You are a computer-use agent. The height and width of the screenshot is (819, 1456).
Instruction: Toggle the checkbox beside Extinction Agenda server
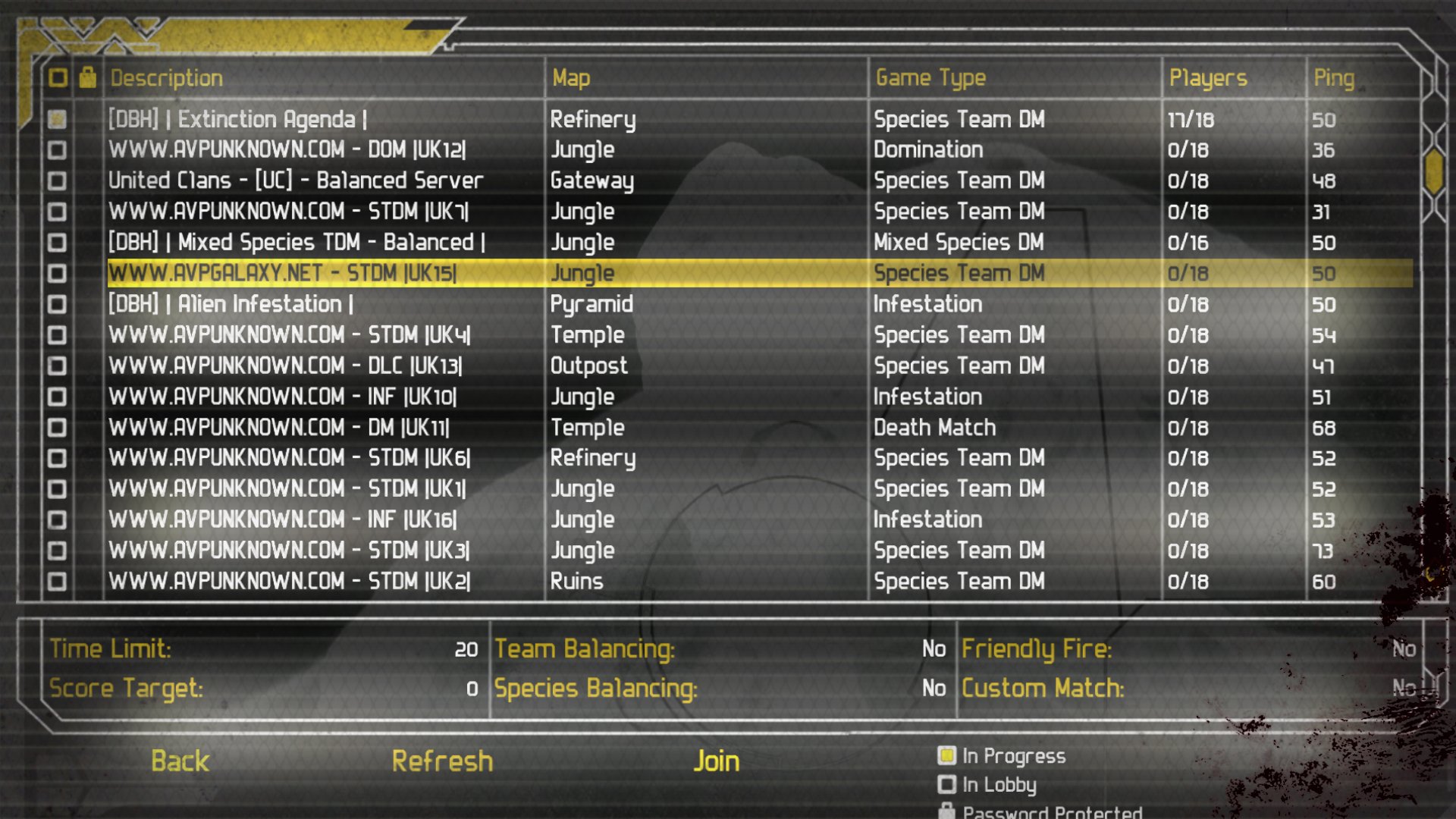[57, 119]
